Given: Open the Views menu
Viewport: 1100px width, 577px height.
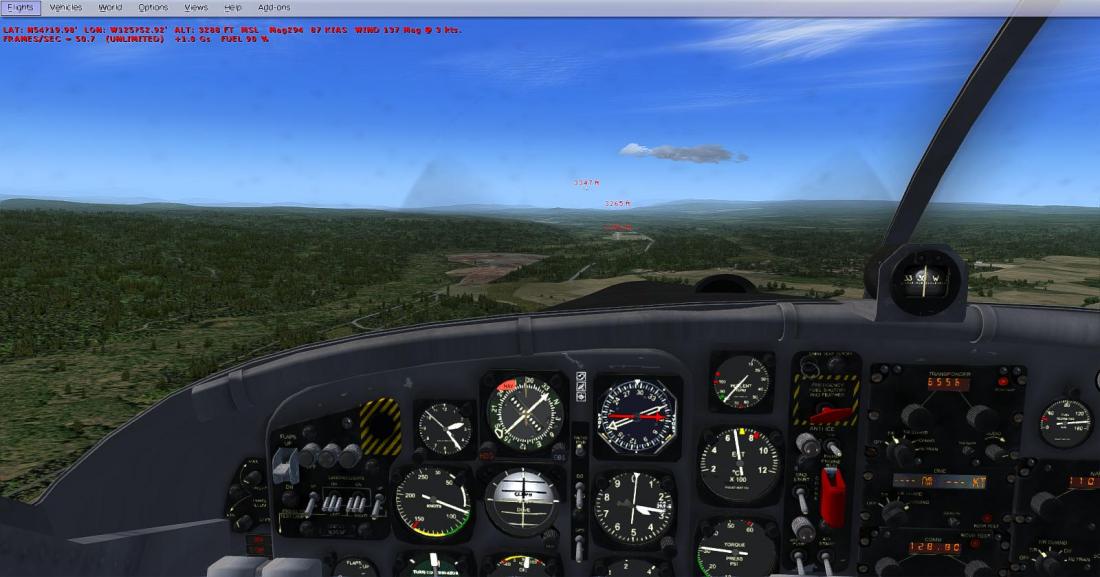Looking at the screenshot, I should [x=196, y=7].
